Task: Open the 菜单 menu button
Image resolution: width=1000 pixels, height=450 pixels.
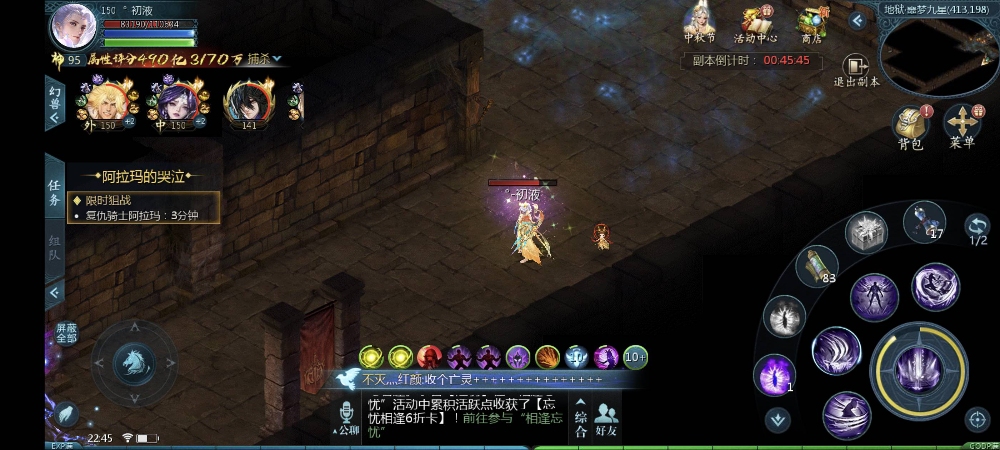Action: coord(962,127)
